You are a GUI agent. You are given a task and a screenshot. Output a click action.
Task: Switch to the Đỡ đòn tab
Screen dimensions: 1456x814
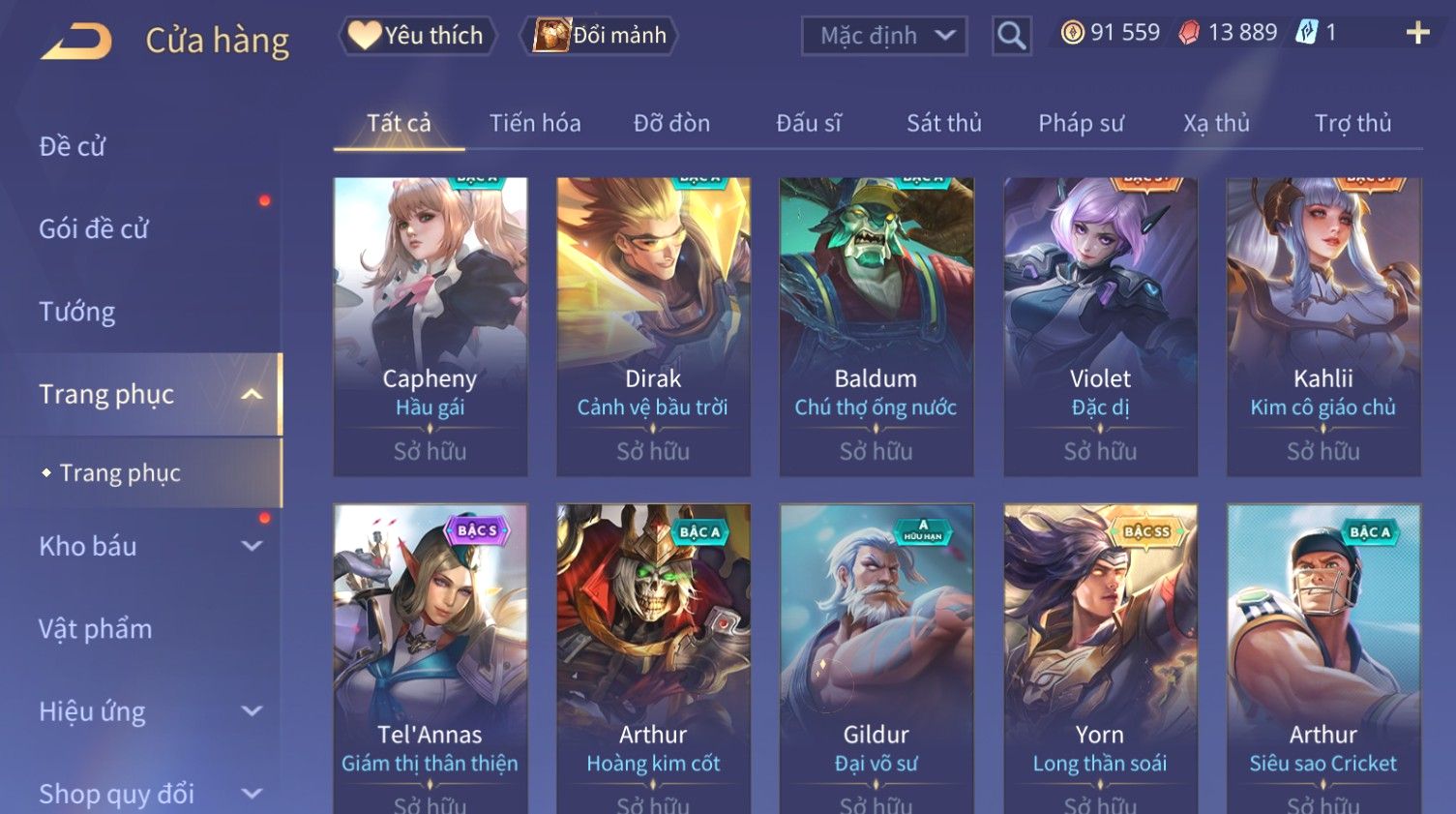pos(671,123)
